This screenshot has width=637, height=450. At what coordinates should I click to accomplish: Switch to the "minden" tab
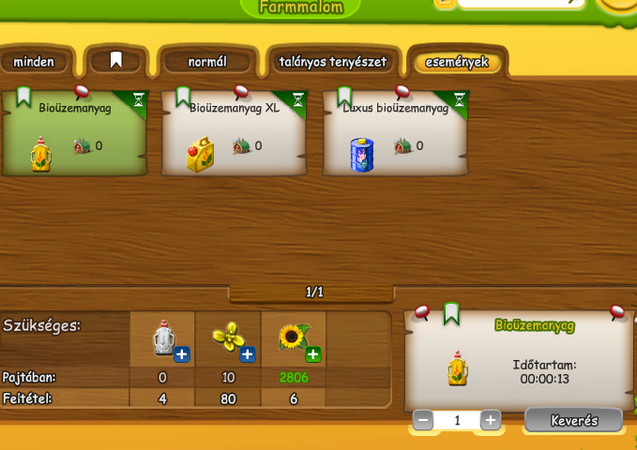(x=34, y=62)
